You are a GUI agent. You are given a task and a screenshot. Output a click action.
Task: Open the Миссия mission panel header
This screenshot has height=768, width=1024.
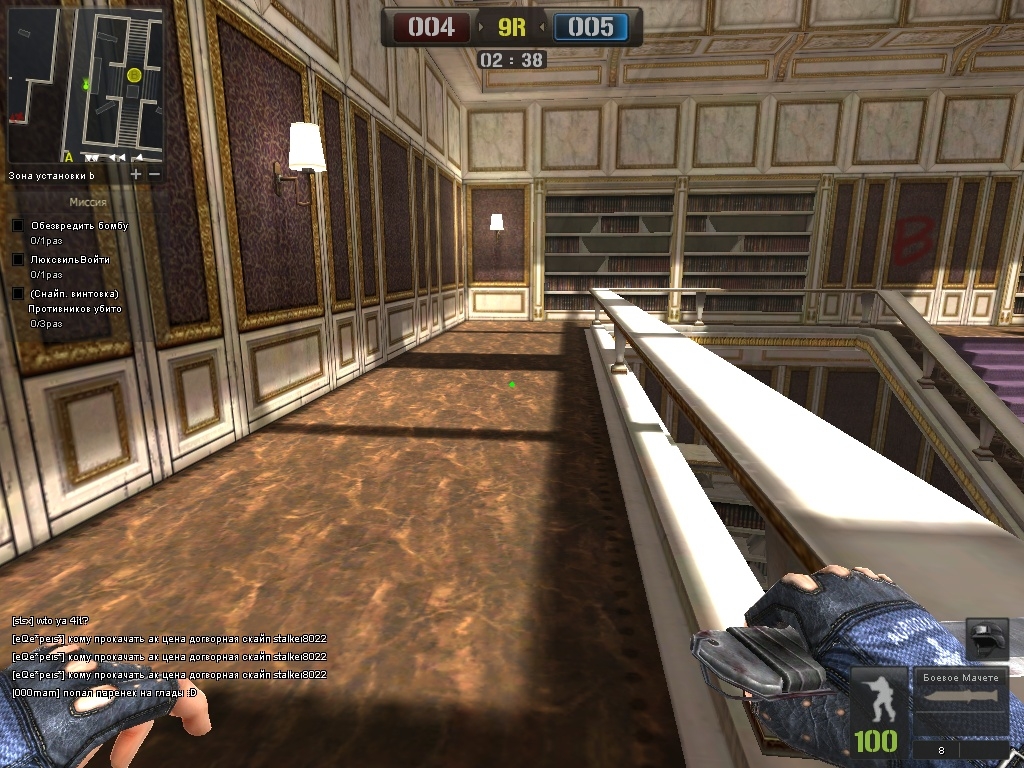[88, 202]
